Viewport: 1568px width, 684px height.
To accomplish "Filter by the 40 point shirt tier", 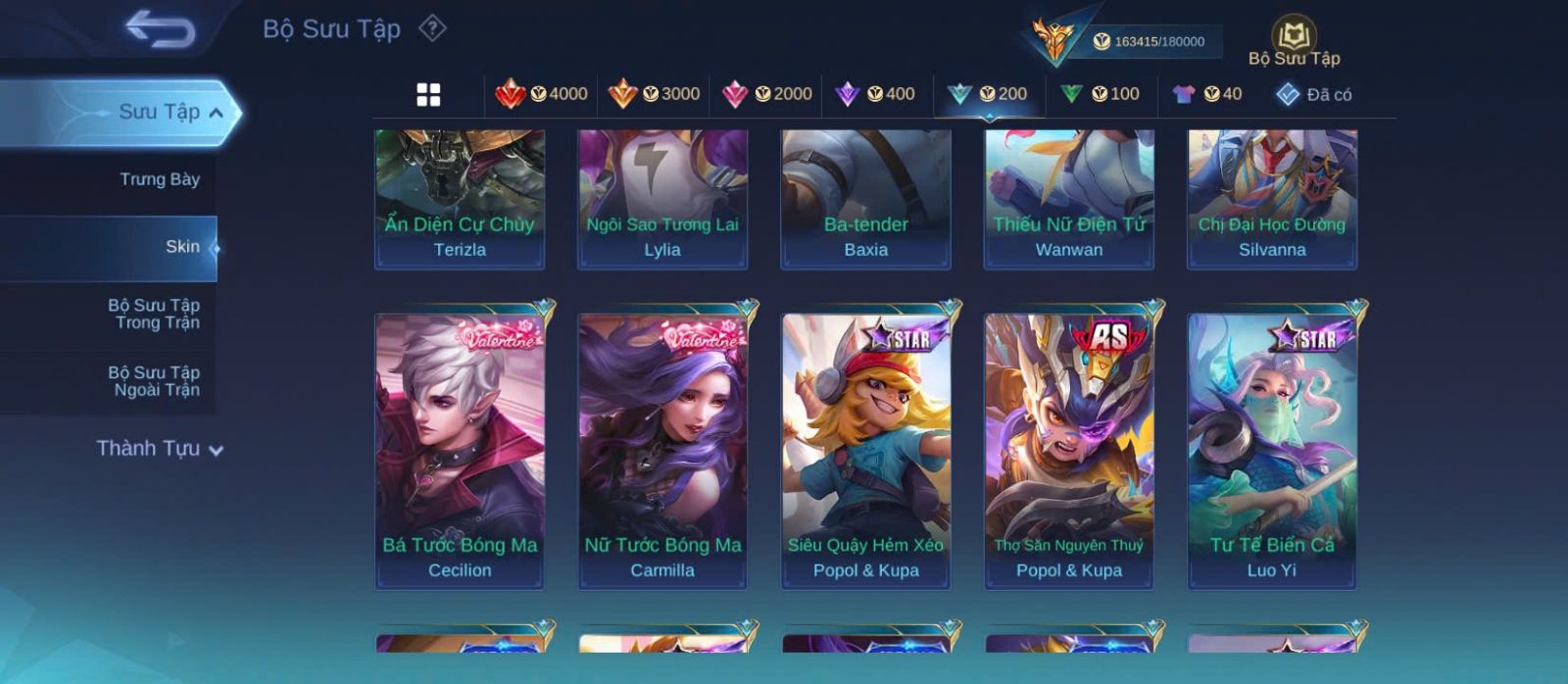I will [1207, 94].
